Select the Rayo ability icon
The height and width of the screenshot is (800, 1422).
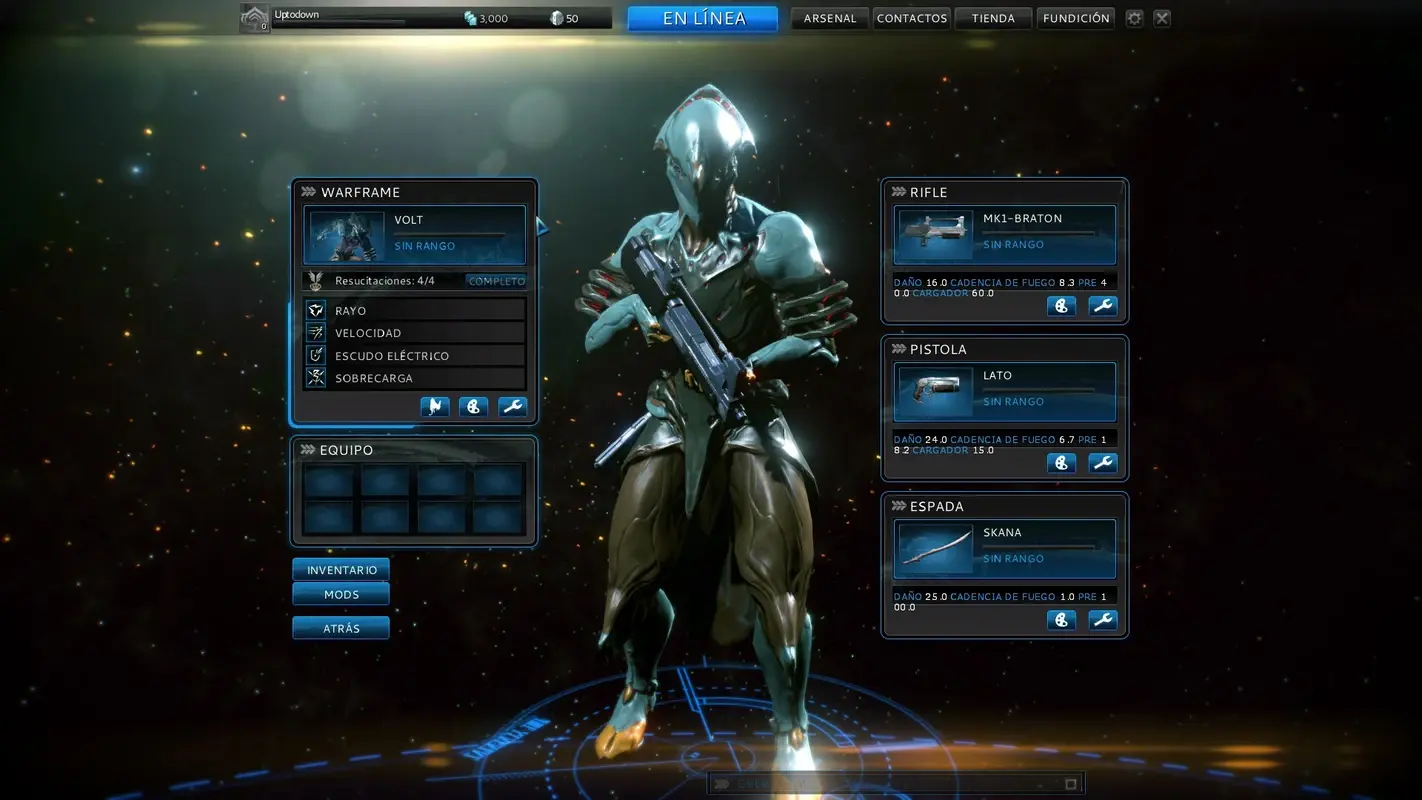pyautogui.click(x=314, y=310)
